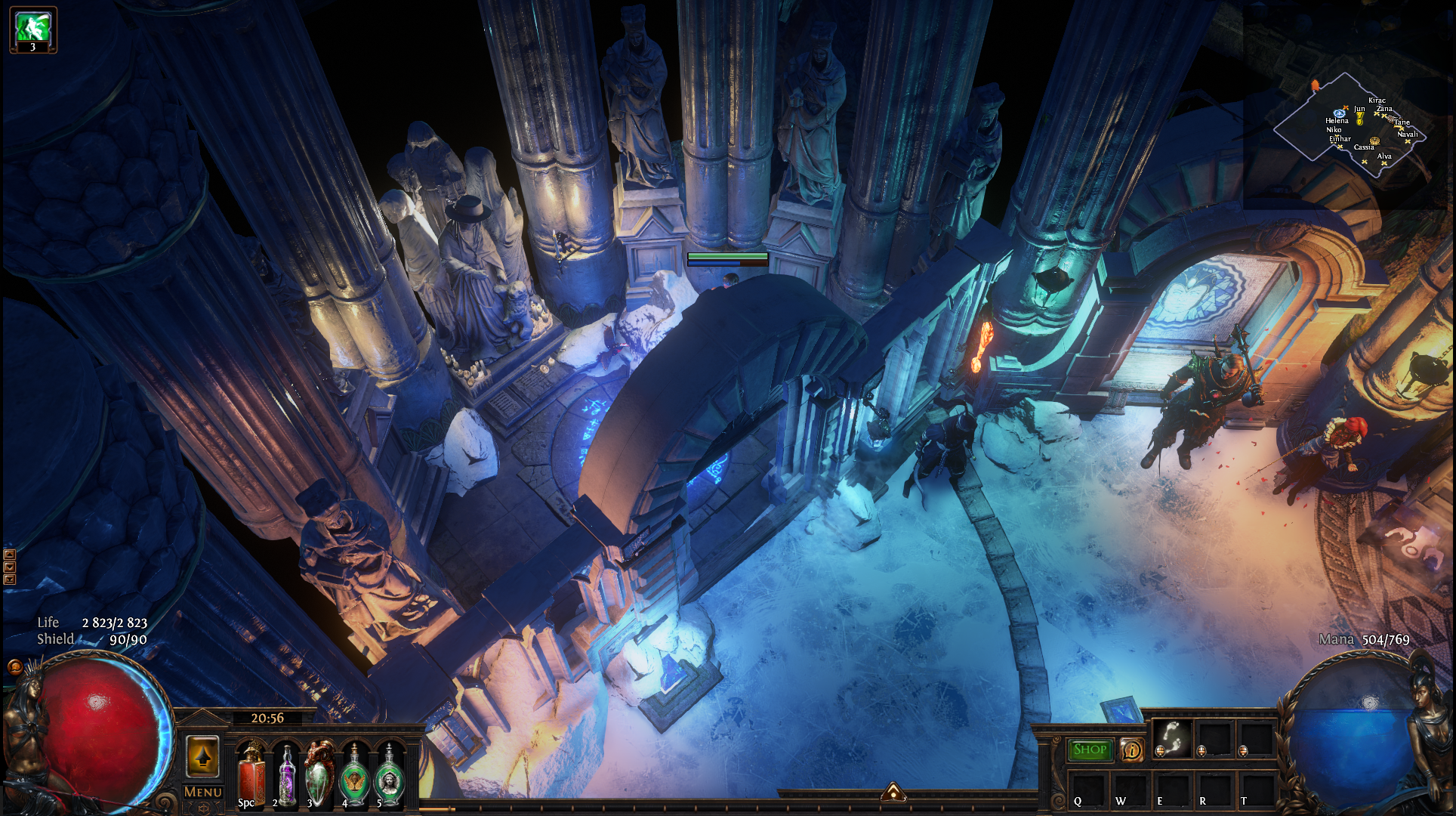Screen dimensions: 1456x816
Task: Open the green Shop button
Action: 1090,750
